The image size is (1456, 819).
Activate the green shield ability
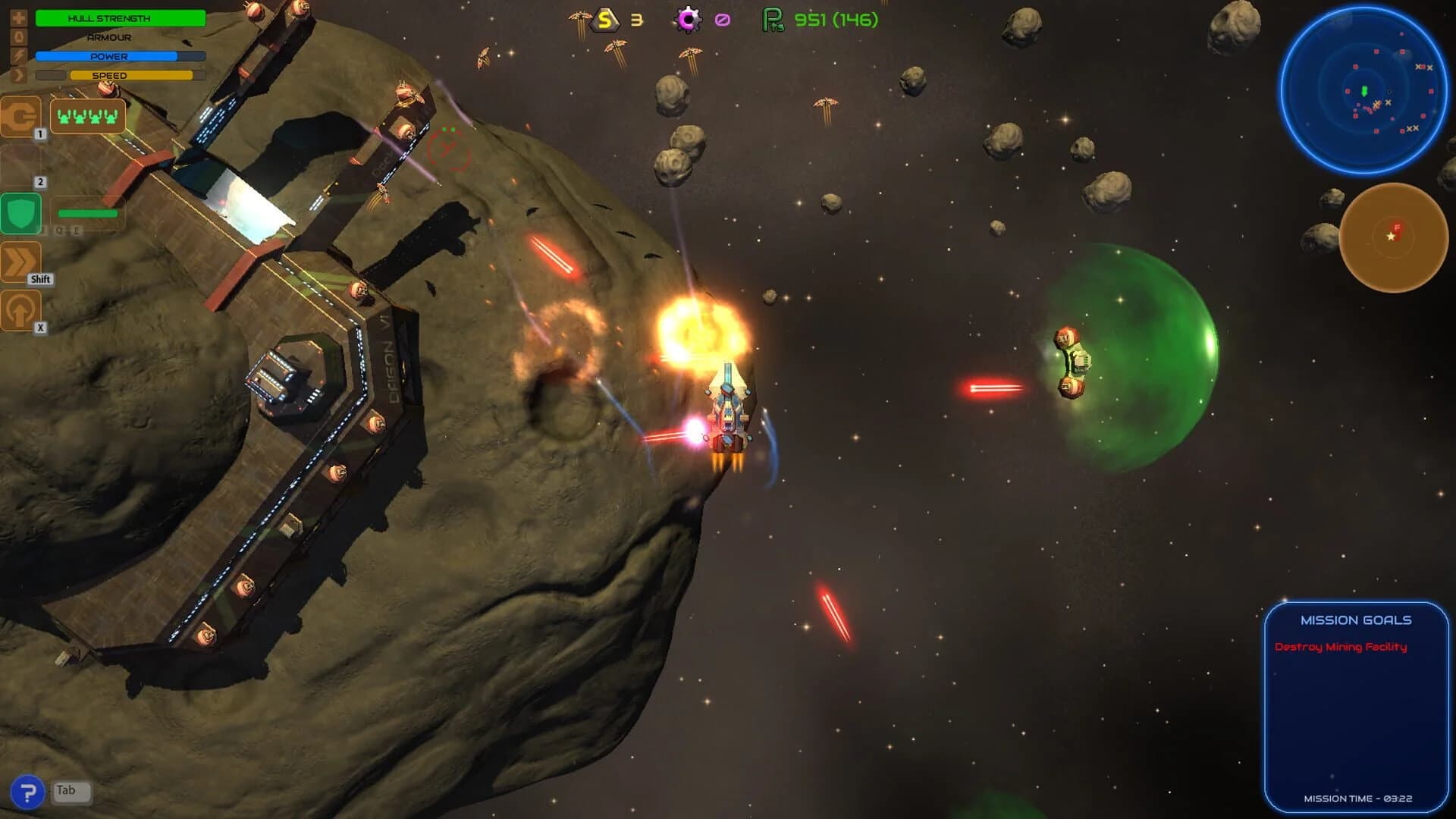[21, 213]
